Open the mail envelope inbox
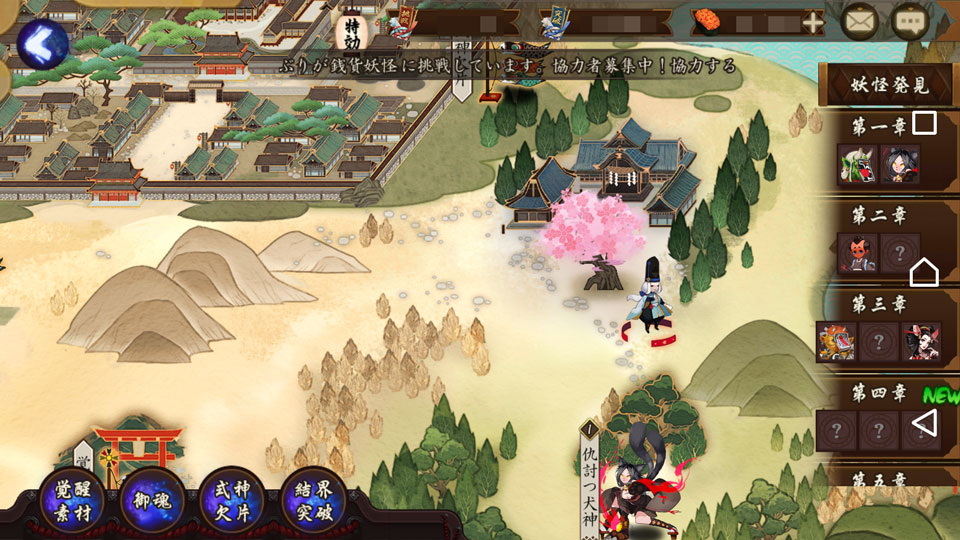Screen dimensions: 960x540 [860, 21]
